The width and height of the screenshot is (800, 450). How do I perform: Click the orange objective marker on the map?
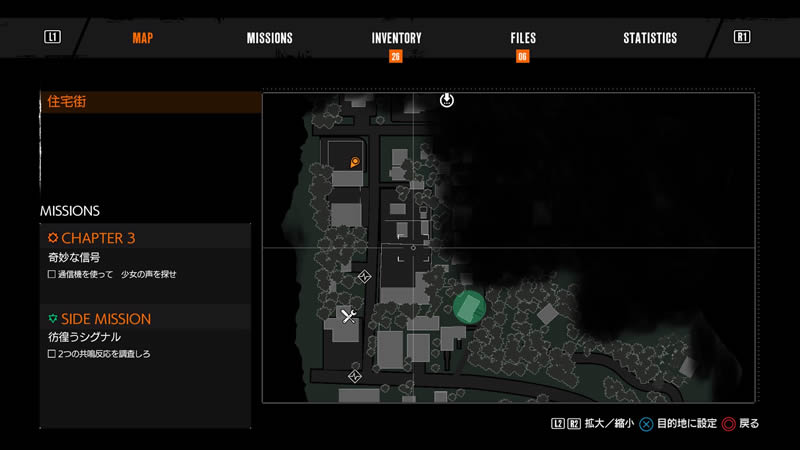coord(354,162)
